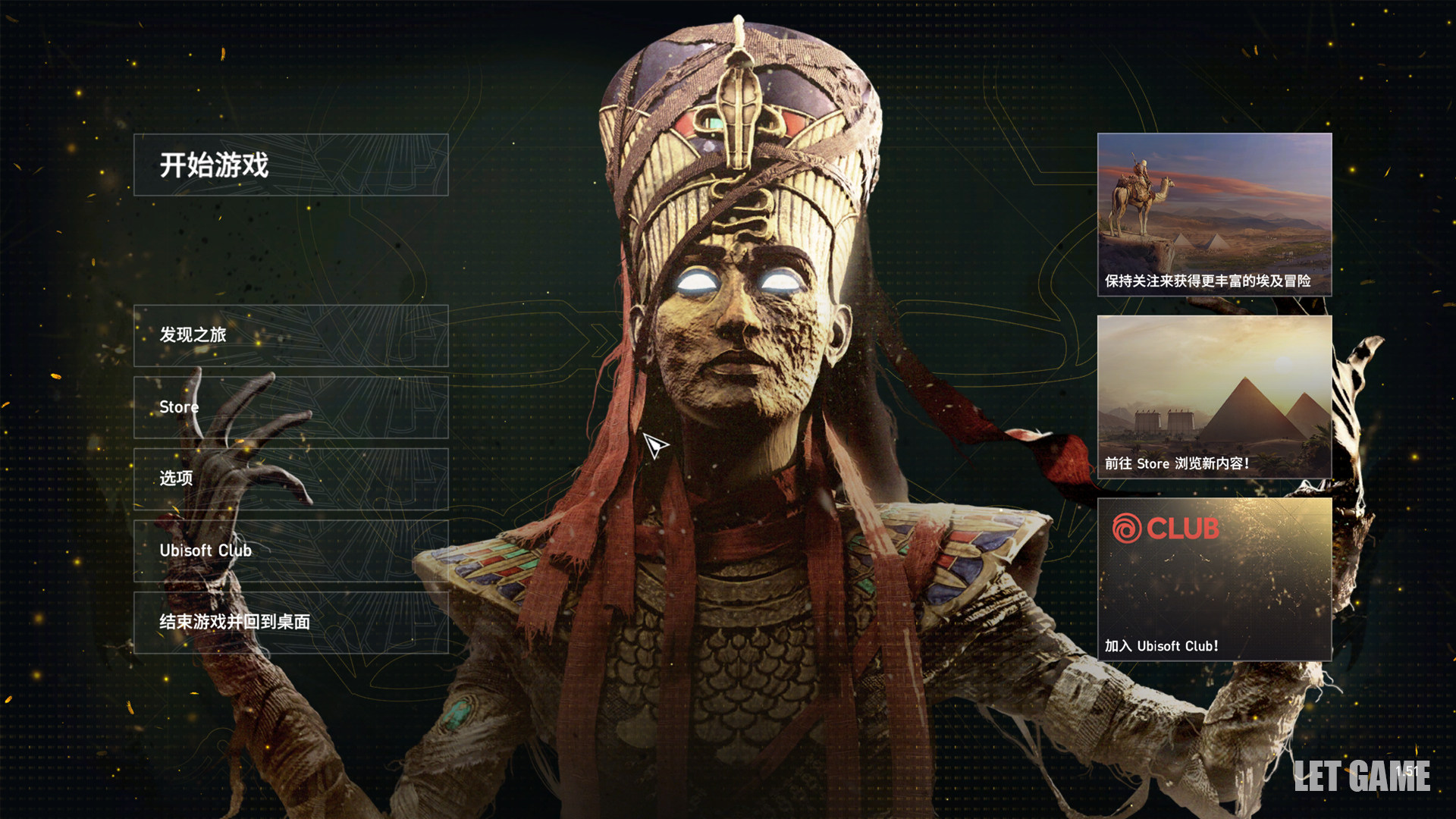Open the pyramids 前往 Store promo tile
The image size is (1456, 819).
pos(1214,397)
